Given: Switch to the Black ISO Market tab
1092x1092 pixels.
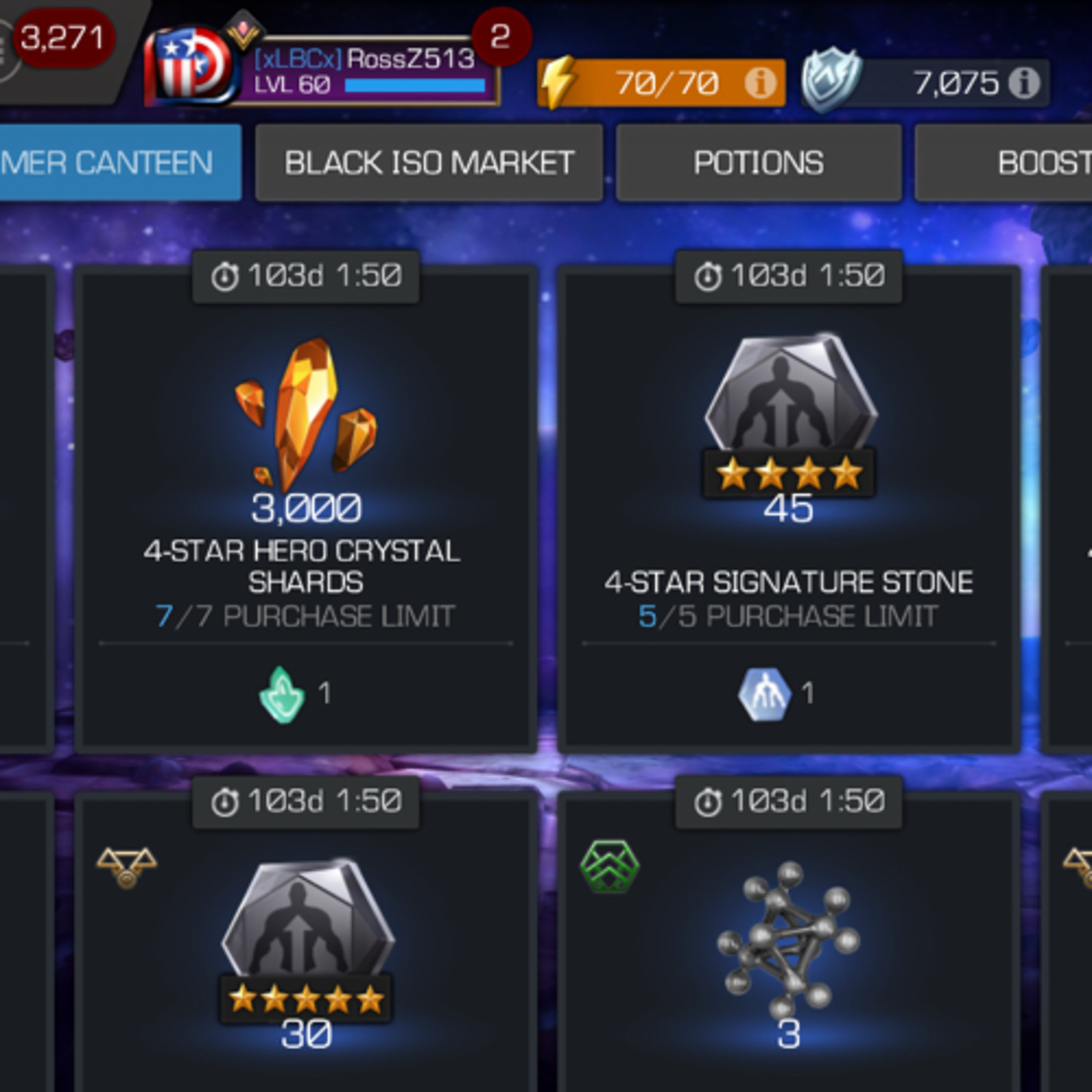Looking at the screenshot, I should [x=428, y=163].
